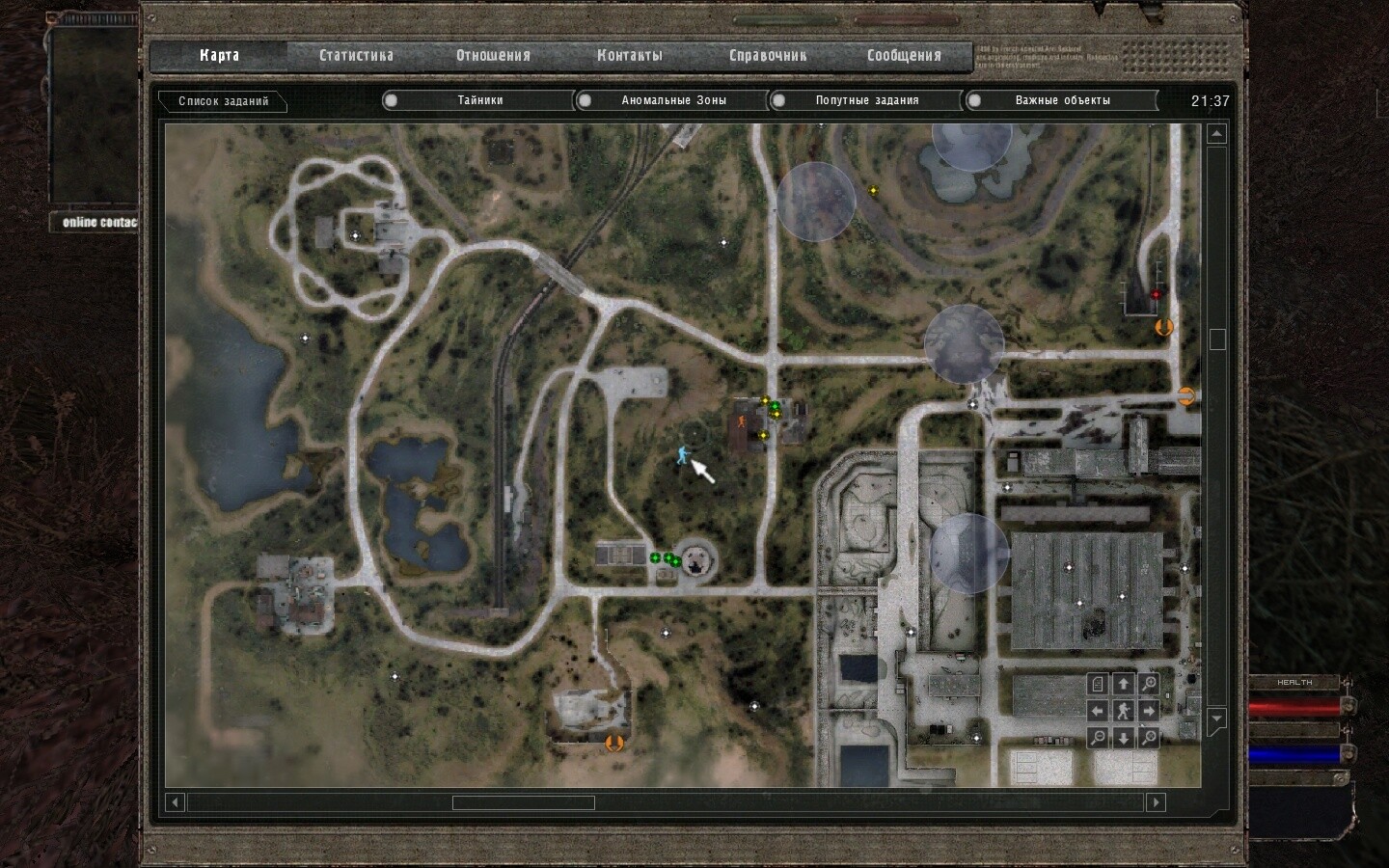Screen dimensions: 1389x868
Task: Open the Список заданий task list
Action: tap(224, 101)
